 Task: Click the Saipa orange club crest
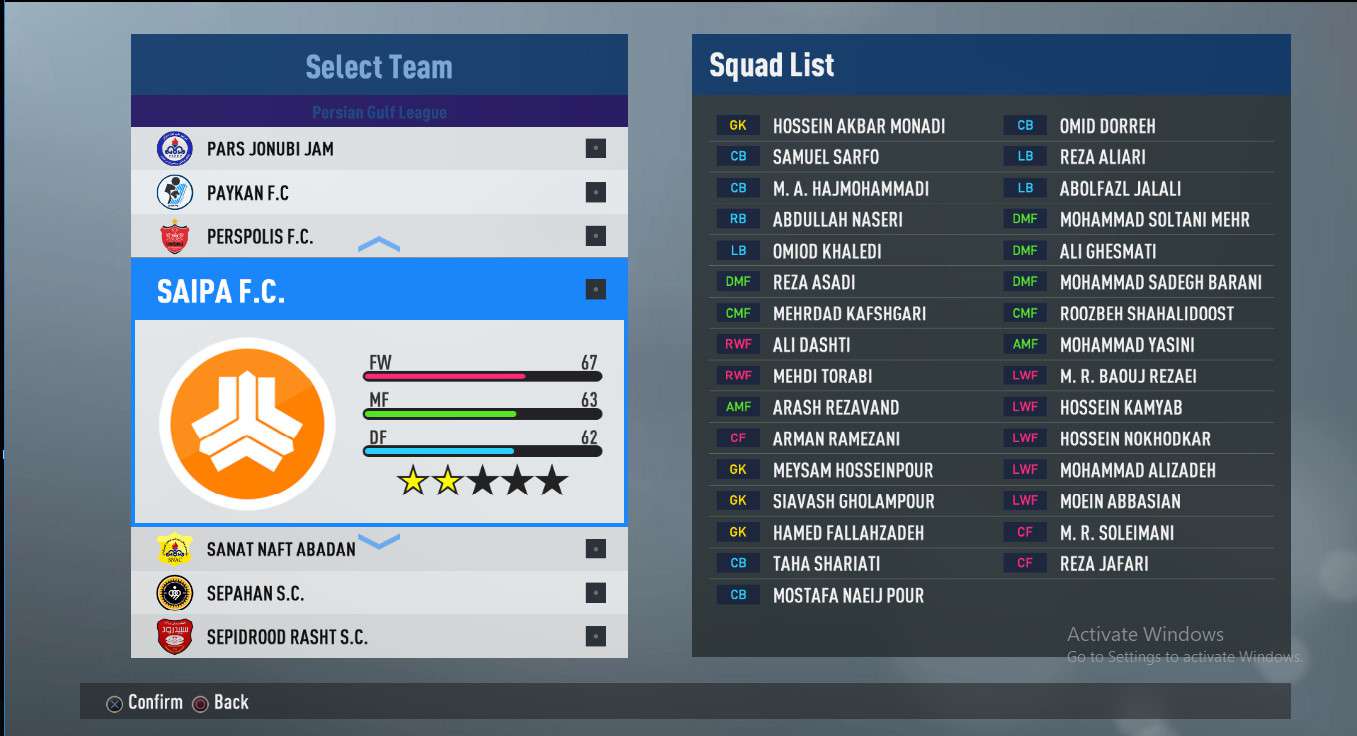pos(247,420)
